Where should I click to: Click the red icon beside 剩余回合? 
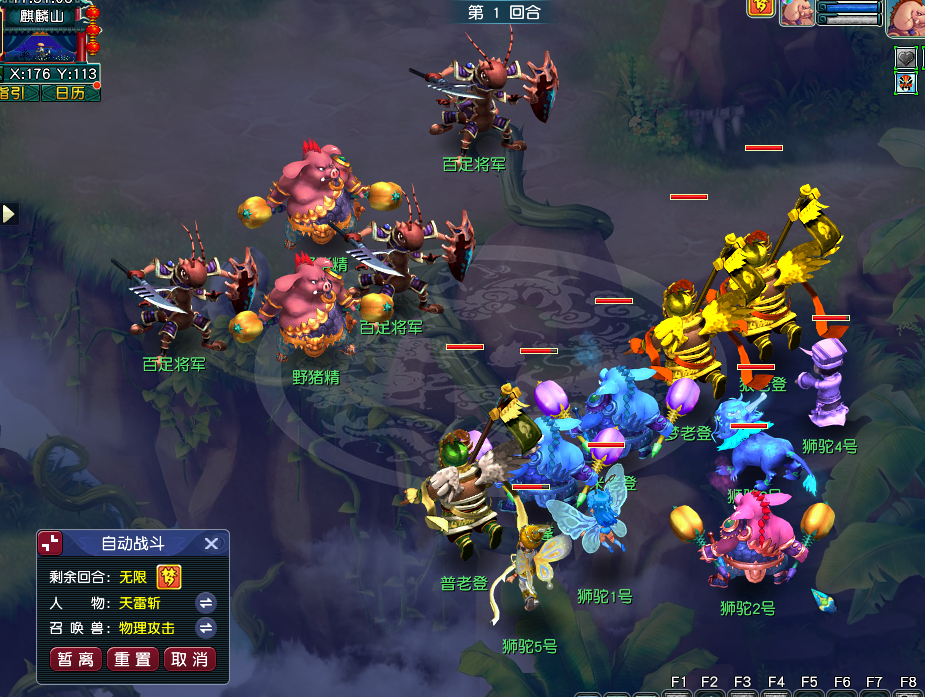click(171, 577)
